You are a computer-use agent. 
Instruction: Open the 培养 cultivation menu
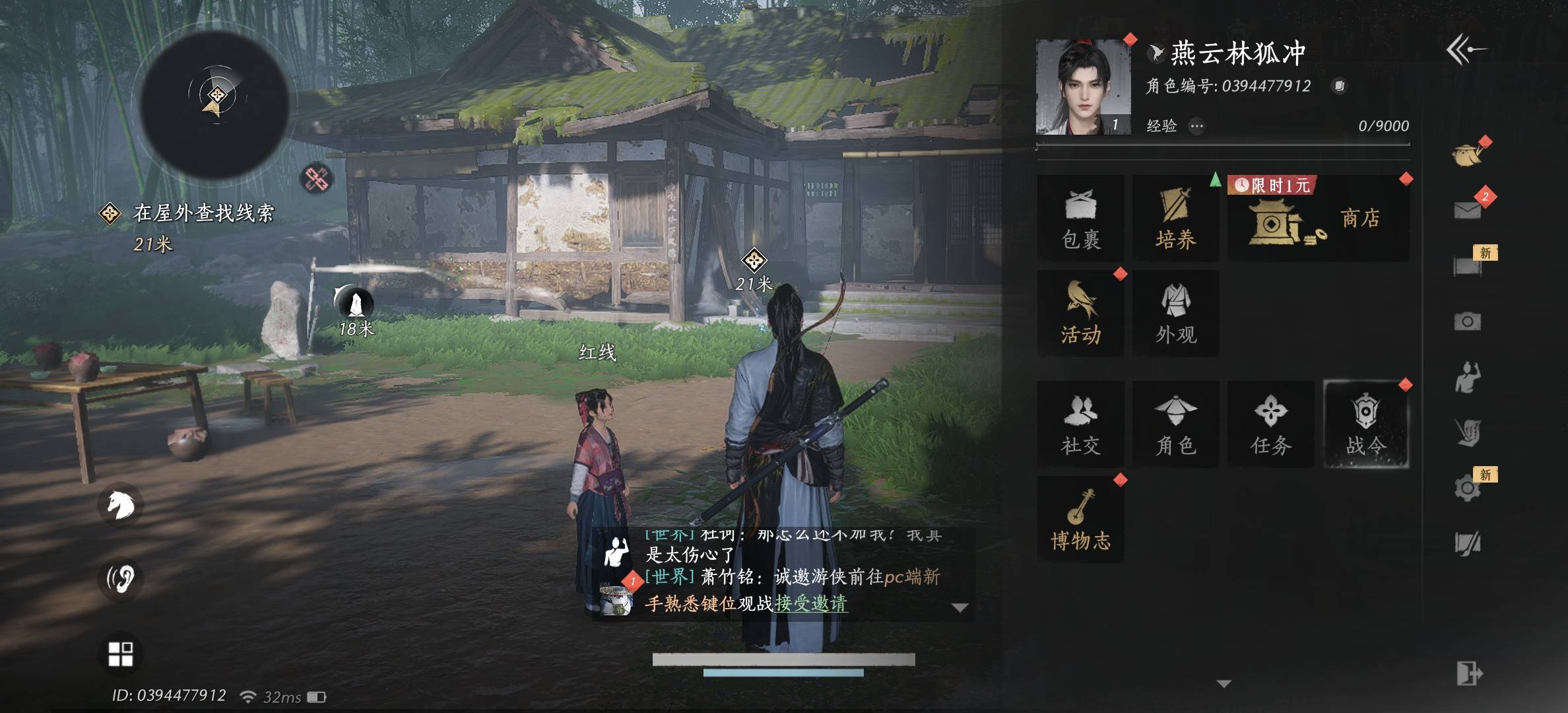1175,218
